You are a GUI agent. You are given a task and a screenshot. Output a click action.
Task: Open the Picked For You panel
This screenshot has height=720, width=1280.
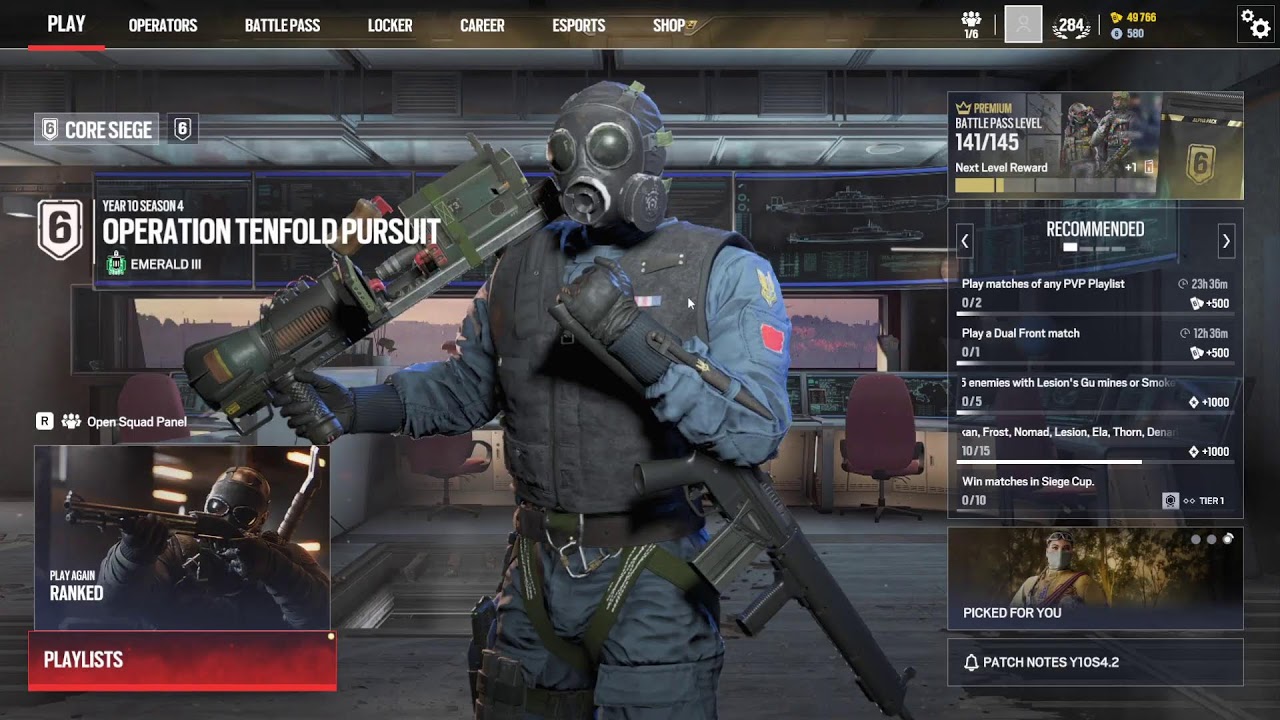1095,578
